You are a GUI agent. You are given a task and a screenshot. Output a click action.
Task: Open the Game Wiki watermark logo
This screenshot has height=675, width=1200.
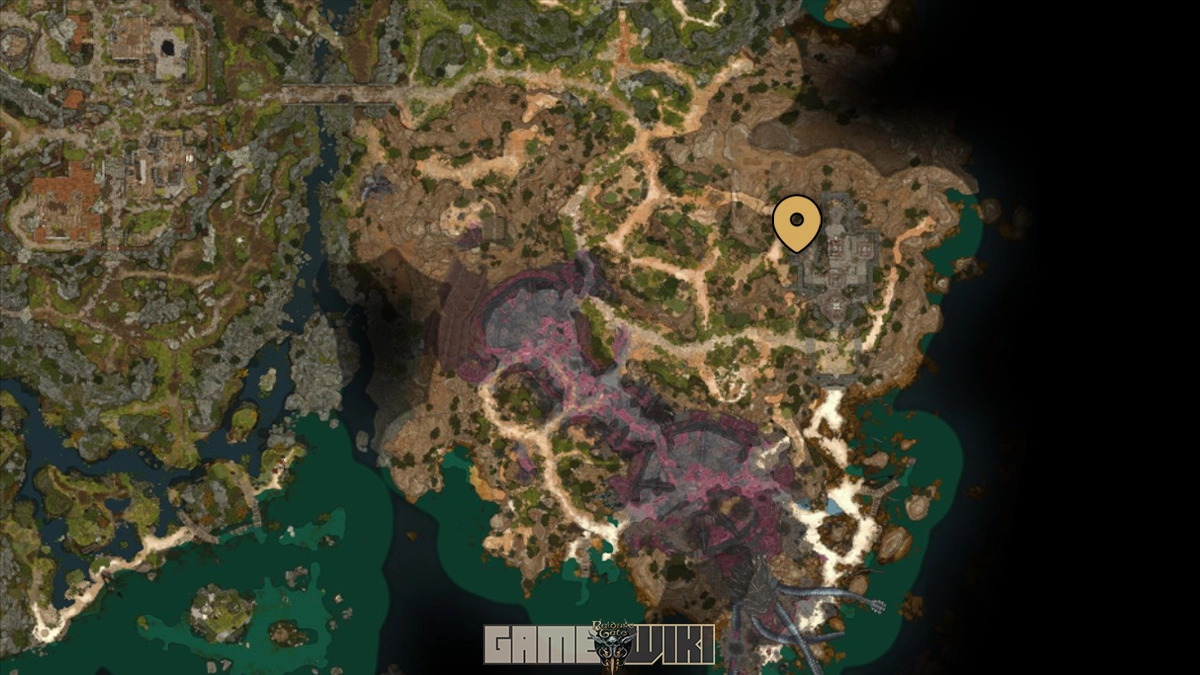click(599, 644)
